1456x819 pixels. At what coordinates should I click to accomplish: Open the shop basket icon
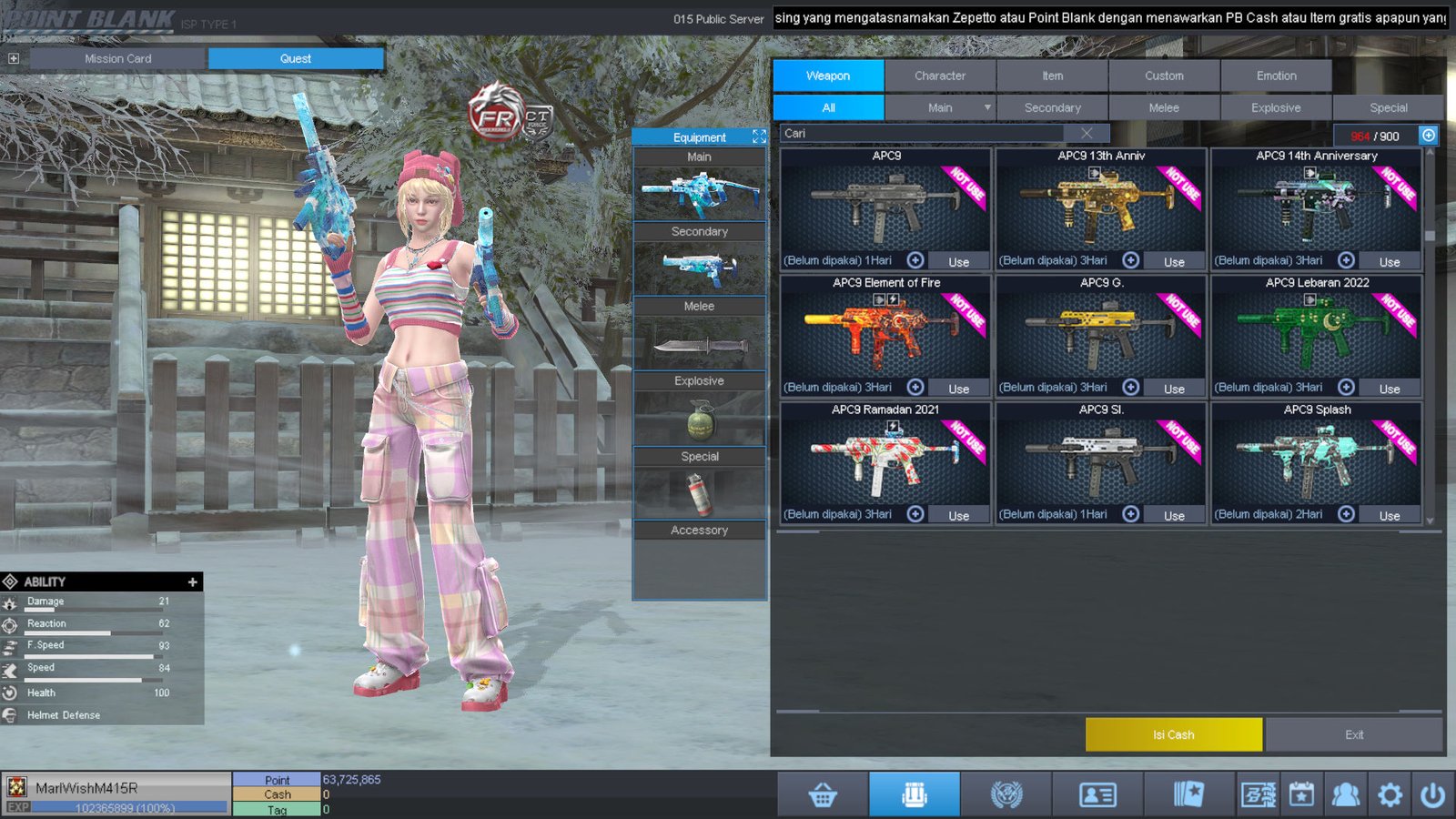[823, 795]
